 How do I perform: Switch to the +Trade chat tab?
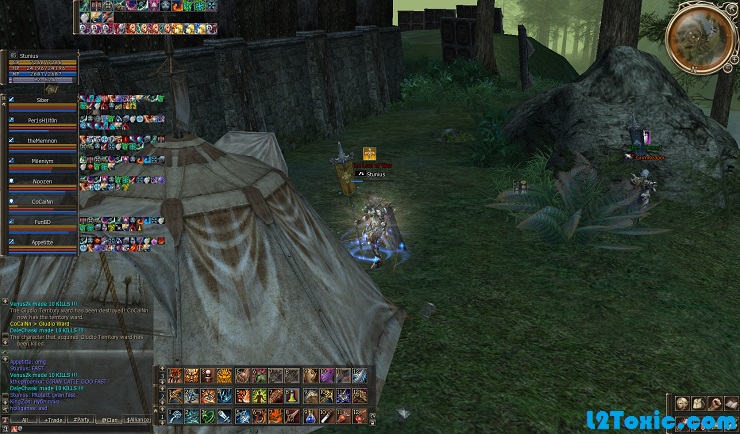[52, 420]
